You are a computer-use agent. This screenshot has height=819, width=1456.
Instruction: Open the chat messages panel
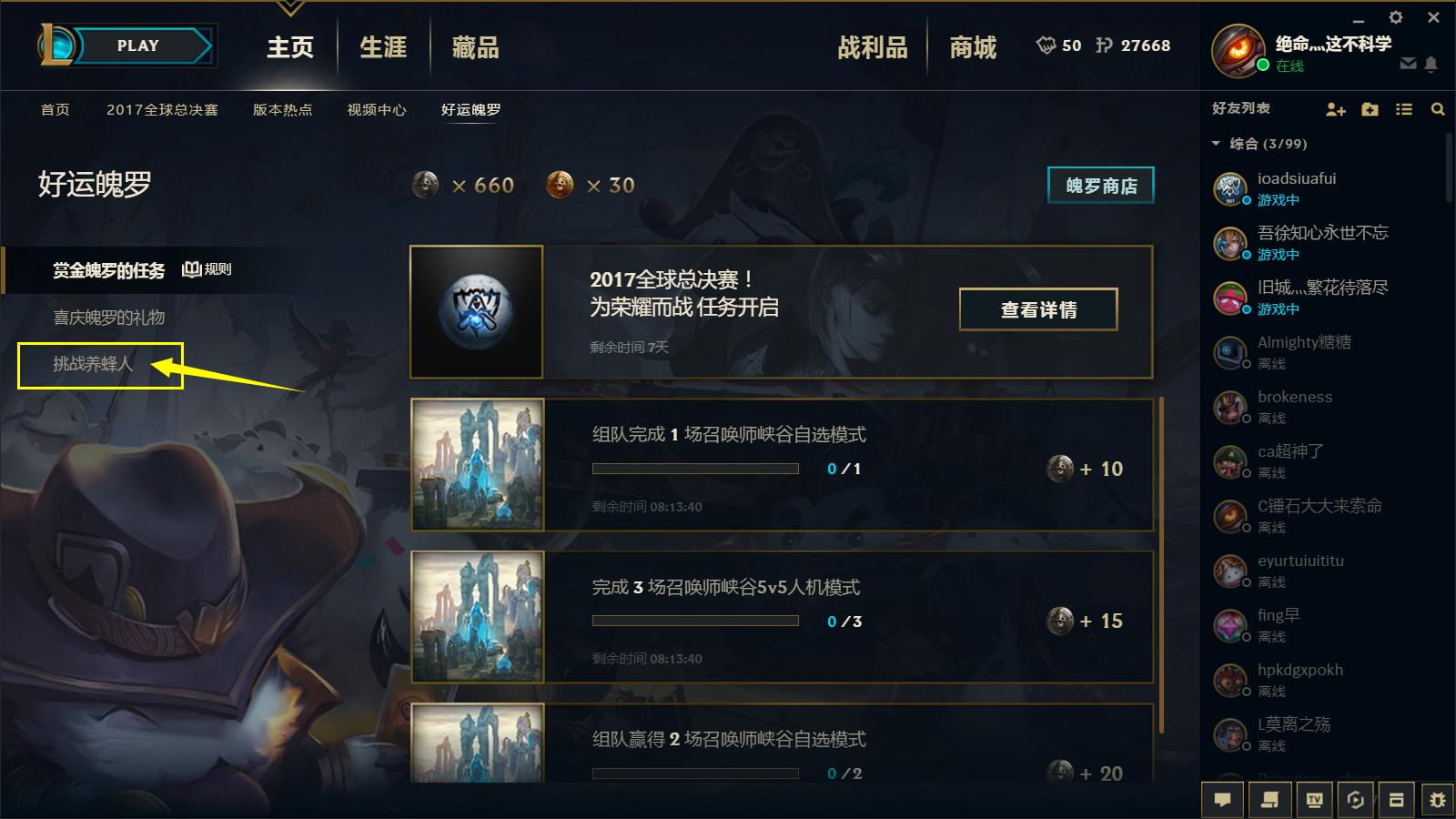1223,799
